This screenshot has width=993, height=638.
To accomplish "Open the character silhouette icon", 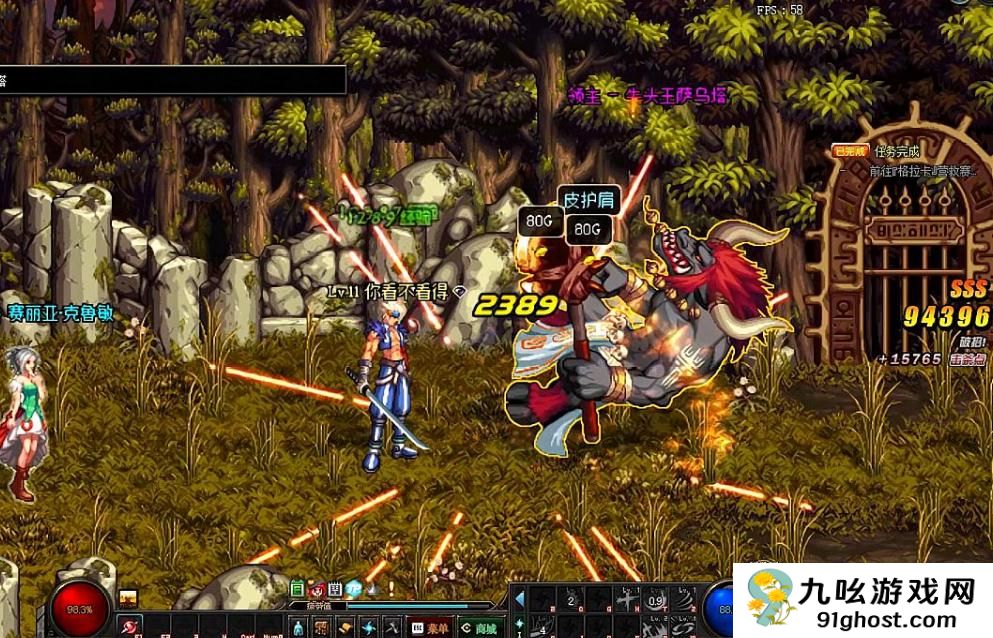I will click(x=299, y=628).
